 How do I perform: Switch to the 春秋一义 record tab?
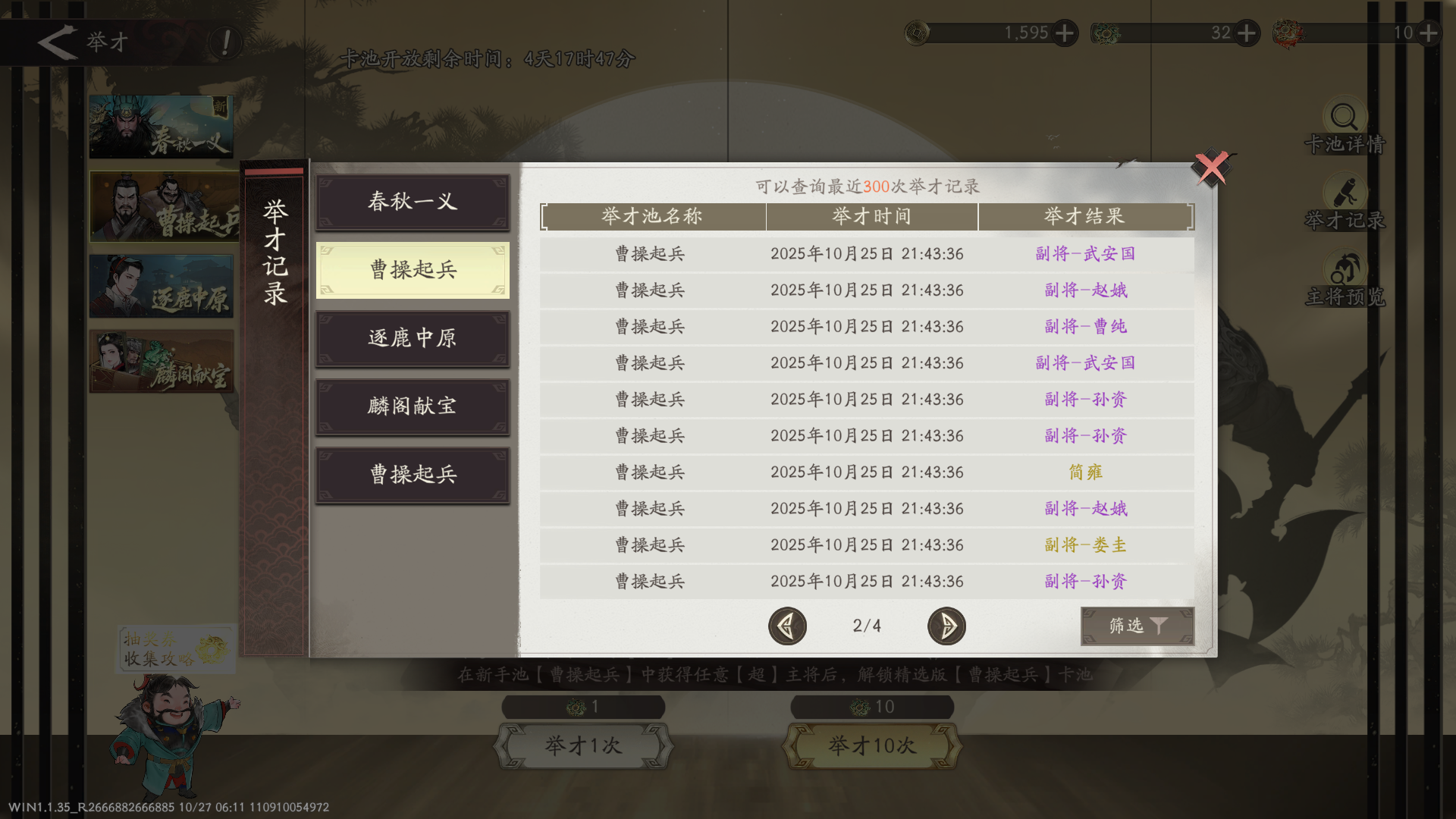pos(412,202)
